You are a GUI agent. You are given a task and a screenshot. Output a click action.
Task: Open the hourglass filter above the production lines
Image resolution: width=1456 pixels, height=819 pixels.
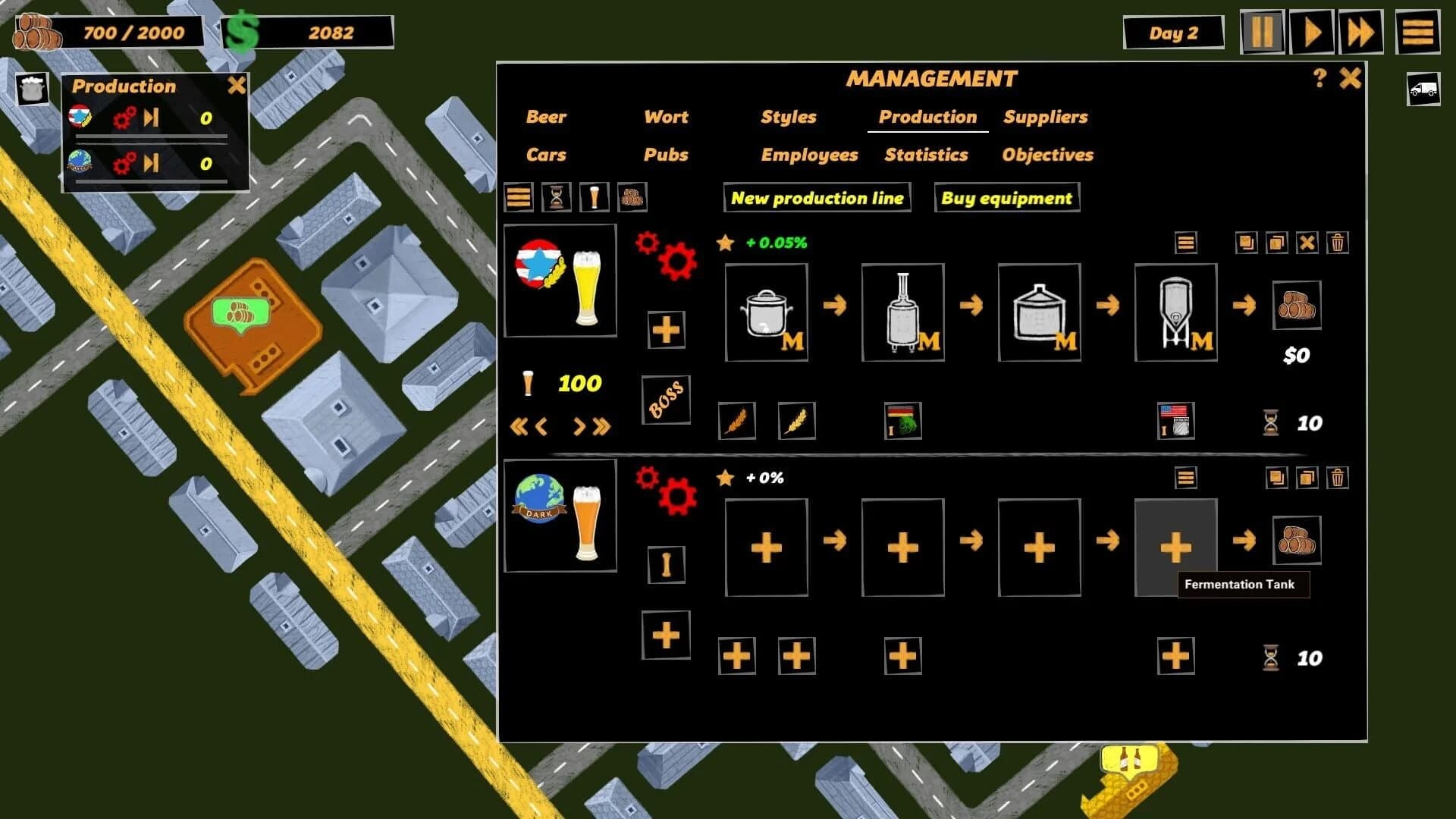(555, 198)
